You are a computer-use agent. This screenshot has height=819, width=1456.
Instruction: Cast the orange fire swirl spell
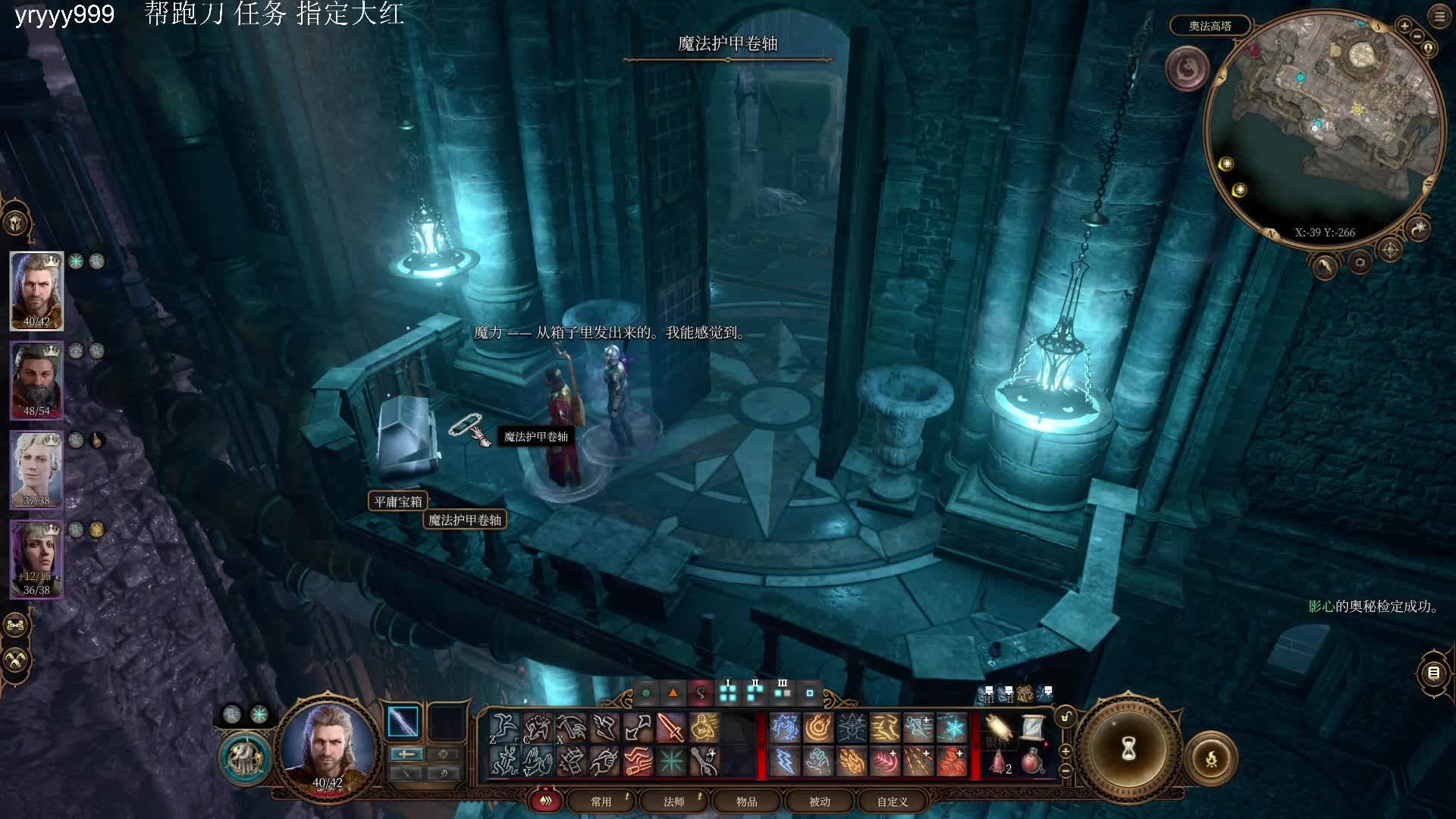pyautogui.click(x=818, y=729)
